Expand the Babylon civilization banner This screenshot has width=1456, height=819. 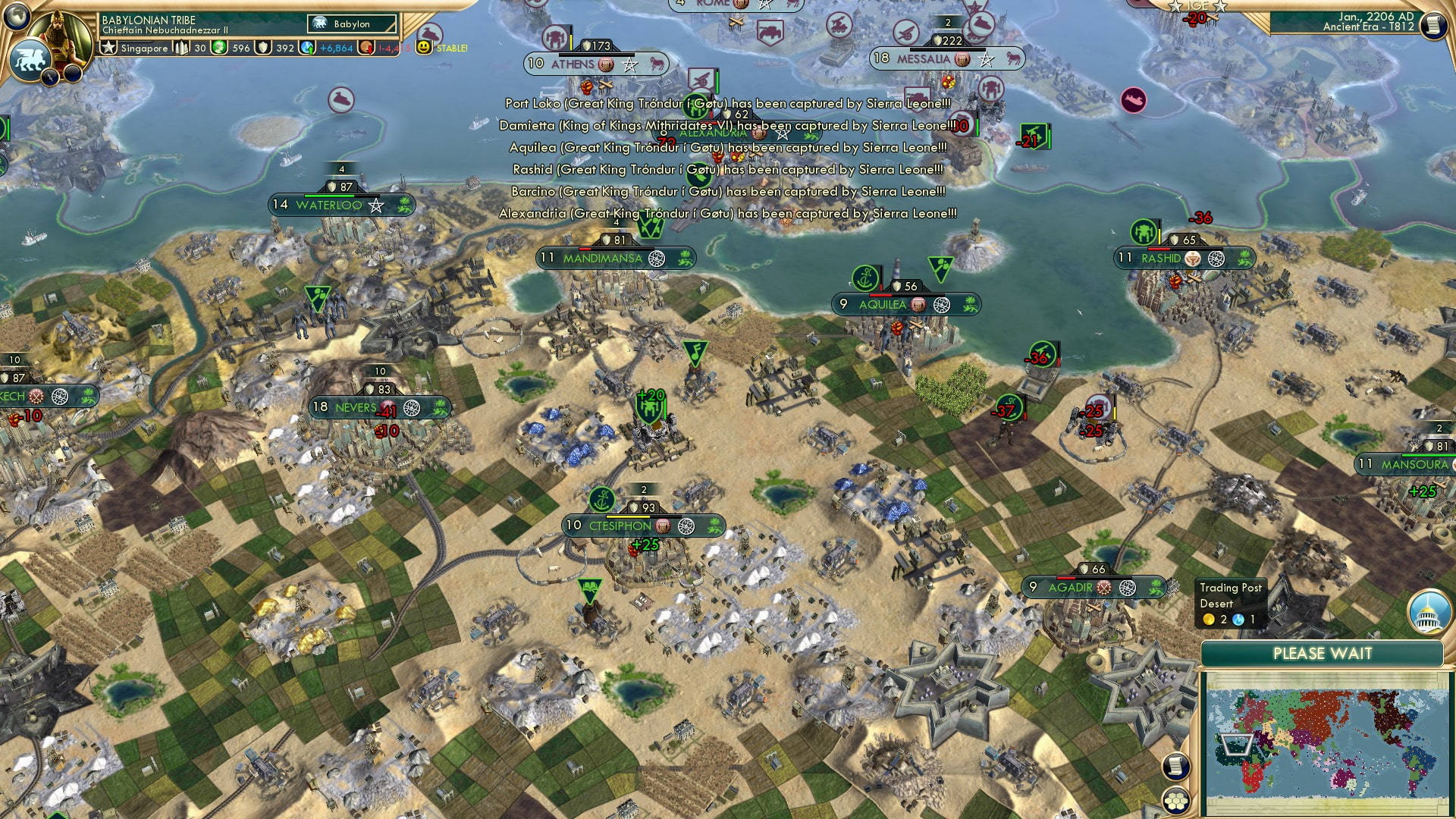(x=352, y=24)
